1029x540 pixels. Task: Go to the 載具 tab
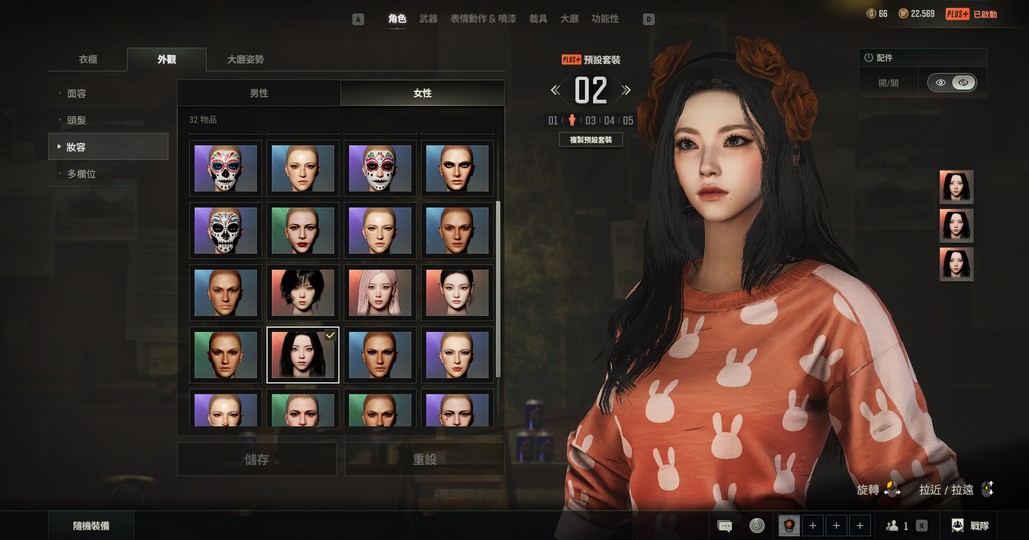point(538,18)
